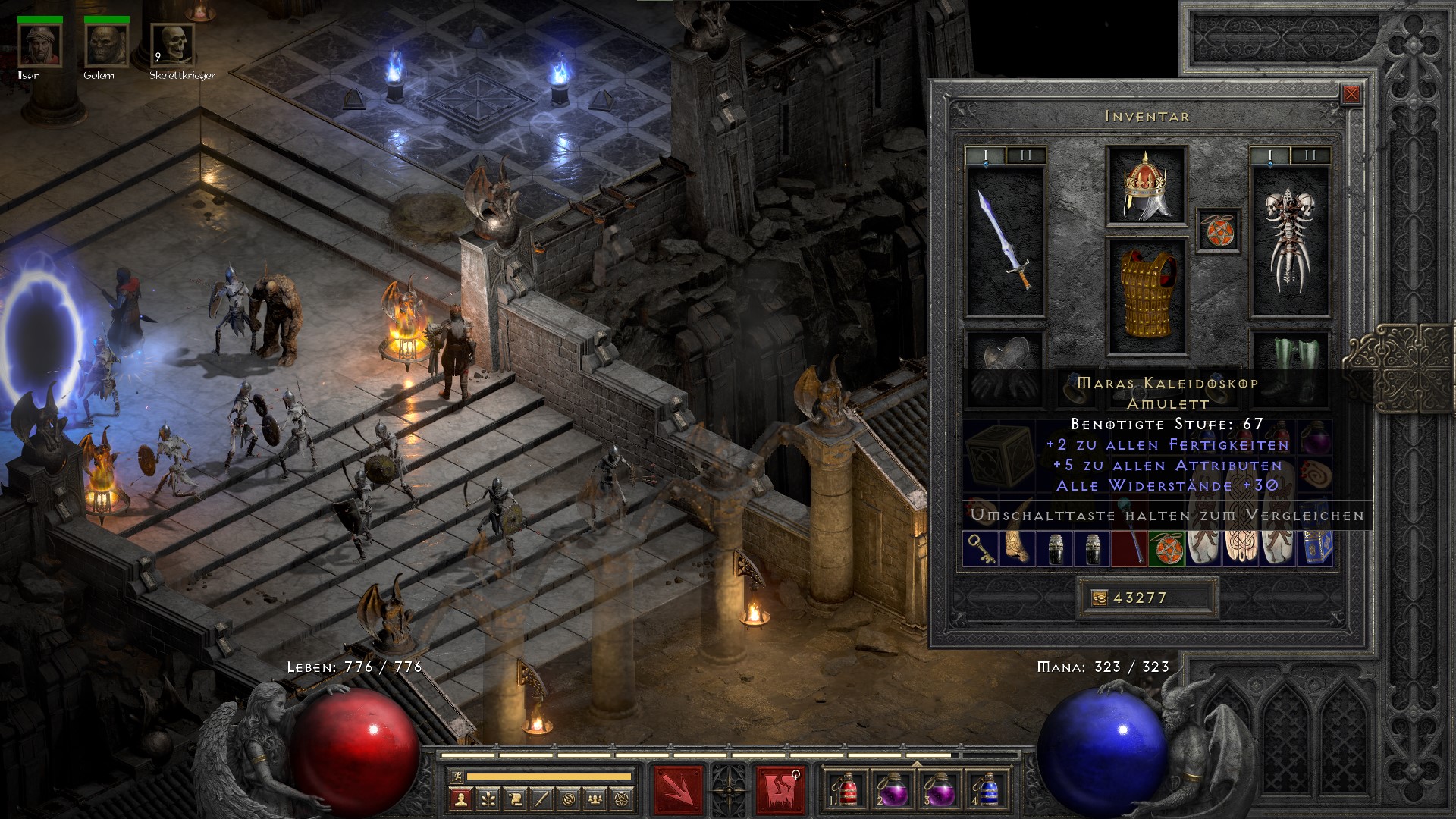The height and width of the screenshot is (819, 1456).
Task: Open the automap icon in the menu bar
Action: [568, 800]
